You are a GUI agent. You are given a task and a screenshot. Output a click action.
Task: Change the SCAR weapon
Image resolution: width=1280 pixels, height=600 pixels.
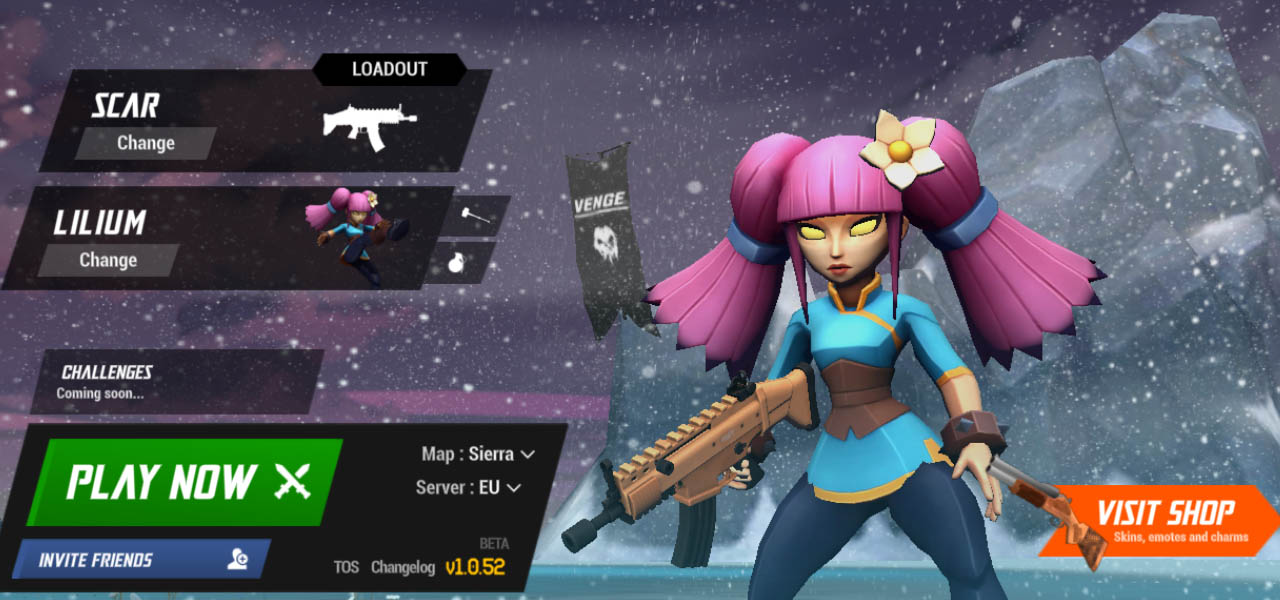coord(146,143)
